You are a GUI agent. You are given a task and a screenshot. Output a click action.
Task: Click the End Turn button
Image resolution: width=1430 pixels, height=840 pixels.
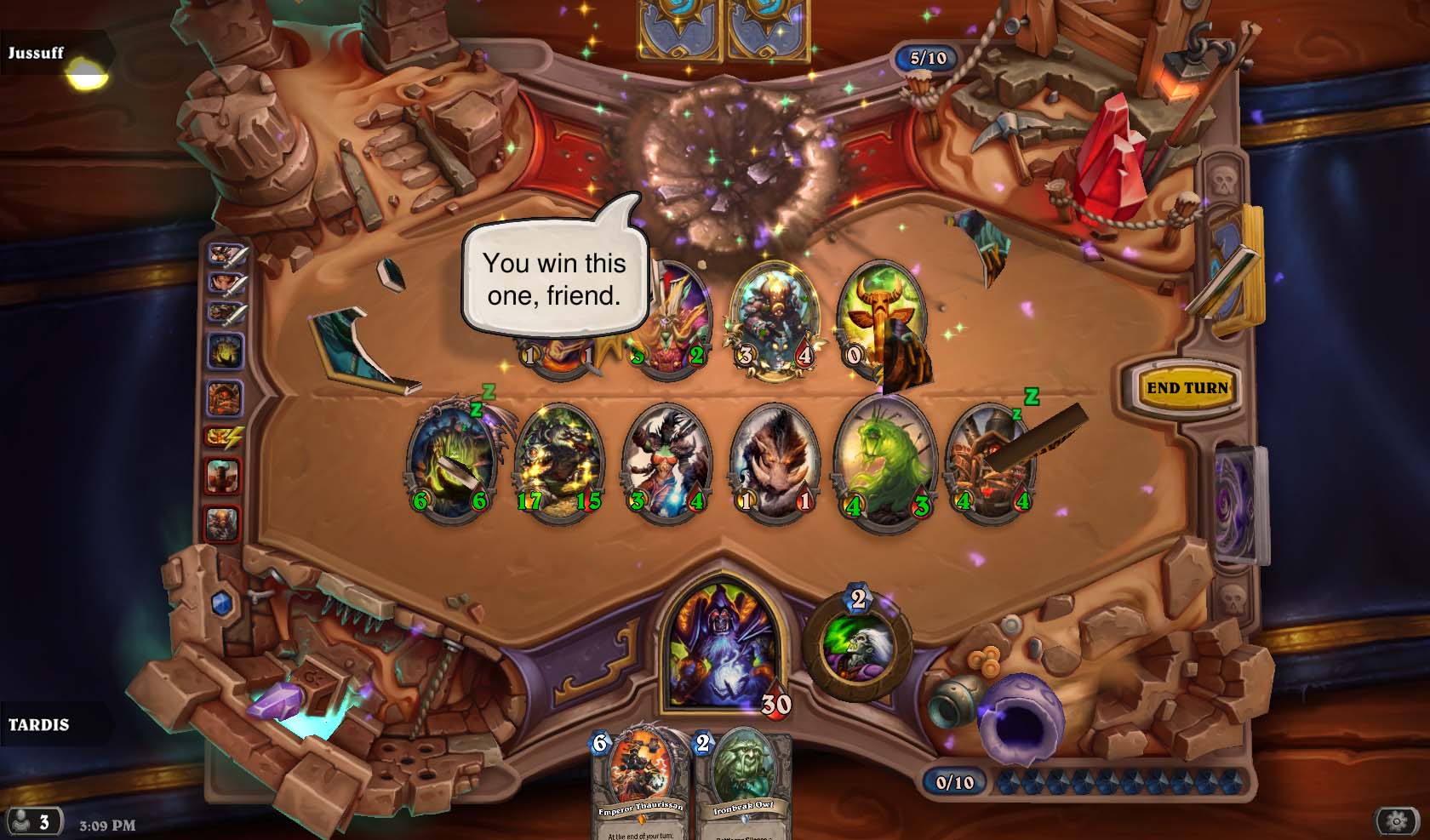(x=1187, y=388)
